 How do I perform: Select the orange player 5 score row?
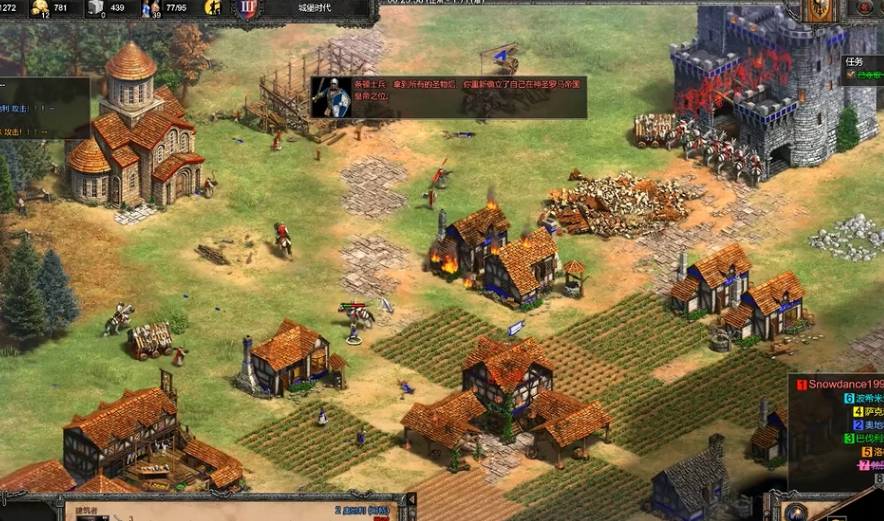(x=870, y=452)
